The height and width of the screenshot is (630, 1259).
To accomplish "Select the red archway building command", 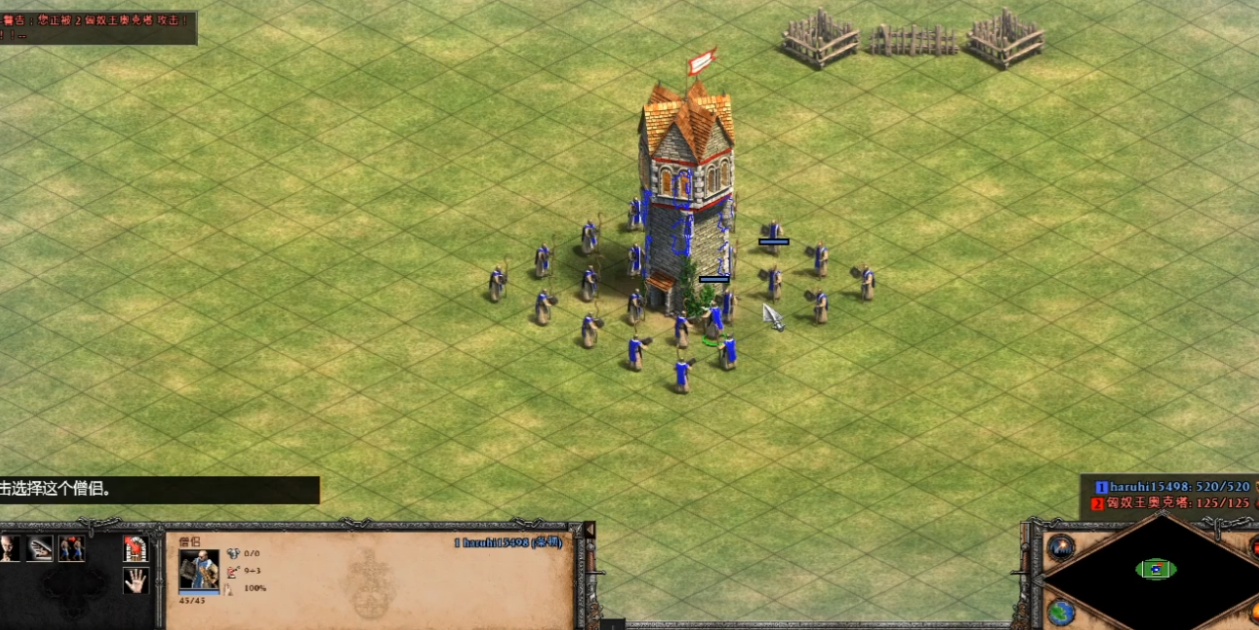I will click(x=135, y=548).
